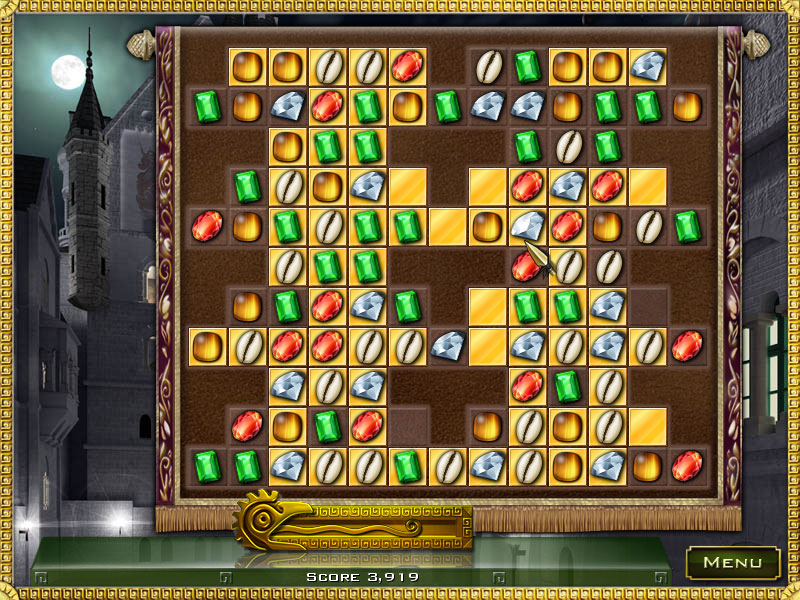Select the only red ruby in the top row
The image size is (800, 600).
pos(407,67)
